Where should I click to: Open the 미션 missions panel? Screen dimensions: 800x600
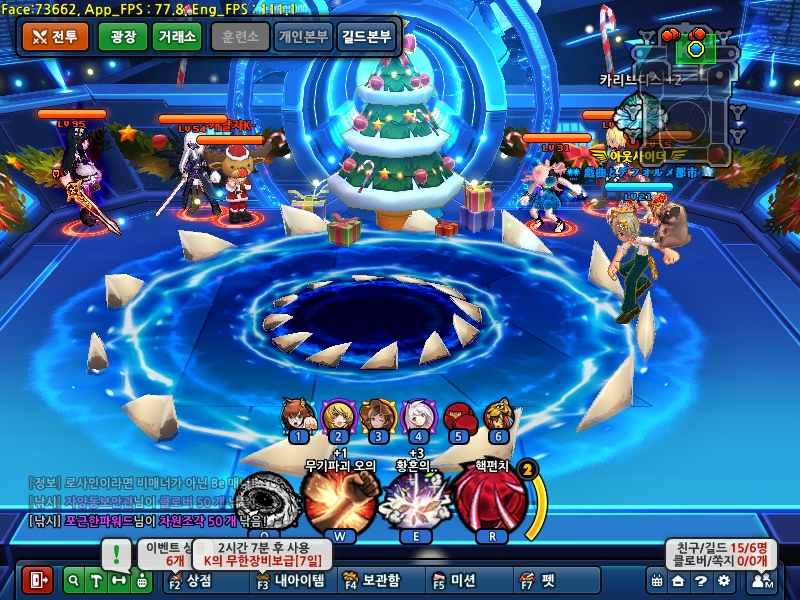point(455,580)
